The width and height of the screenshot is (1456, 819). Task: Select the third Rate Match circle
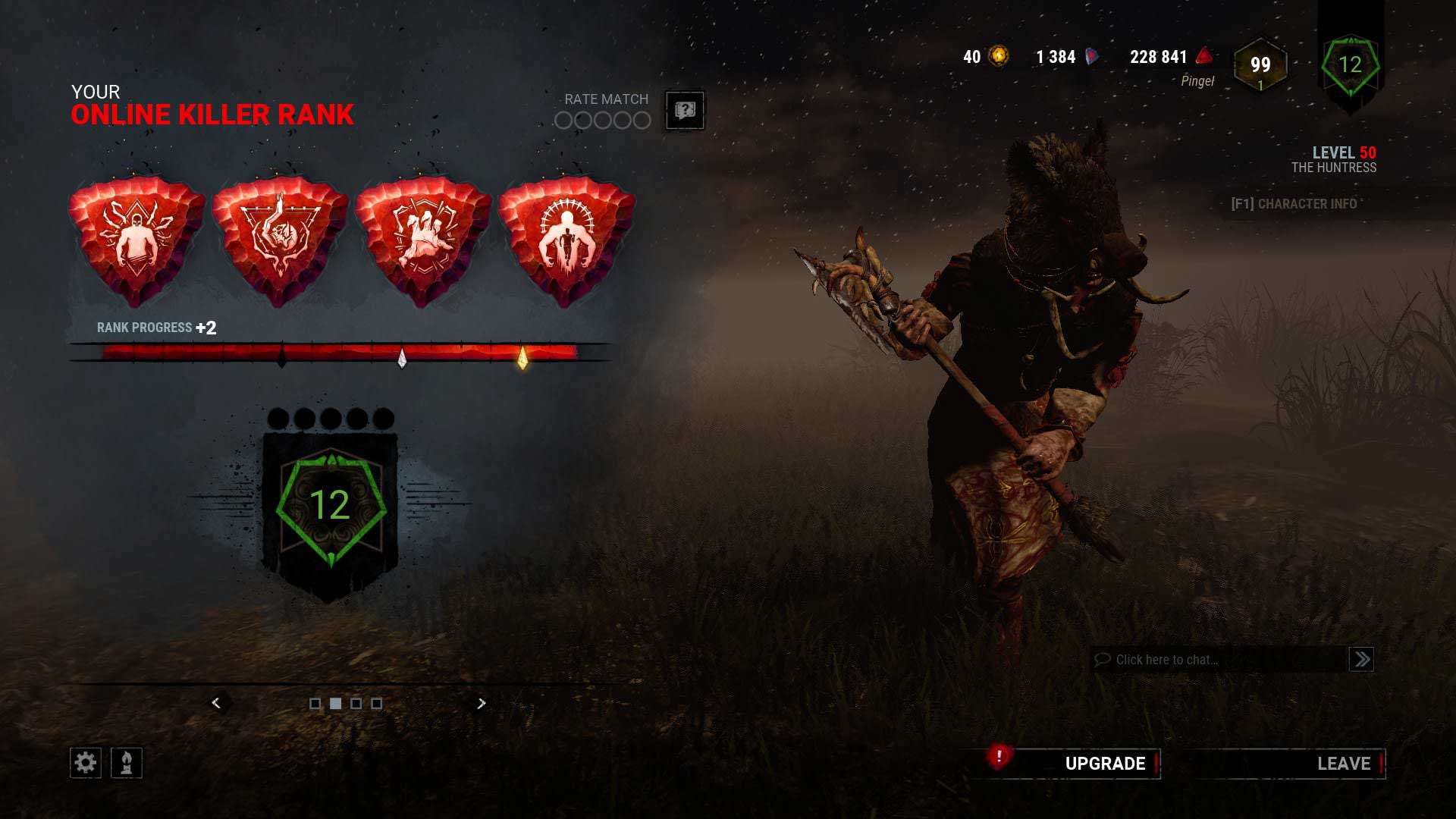tap(603, 120)
